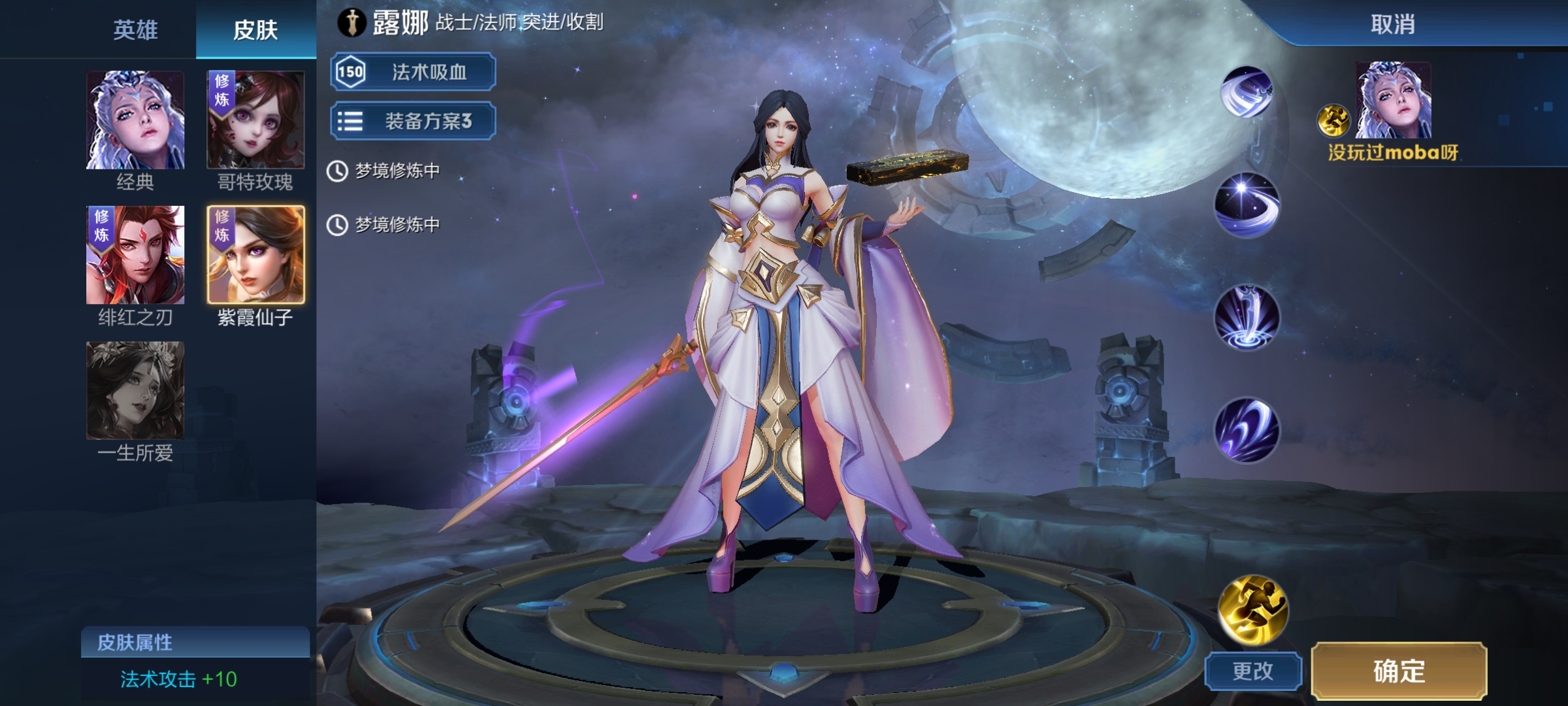Select the golden running-figure summoner spell icon

1252,609
